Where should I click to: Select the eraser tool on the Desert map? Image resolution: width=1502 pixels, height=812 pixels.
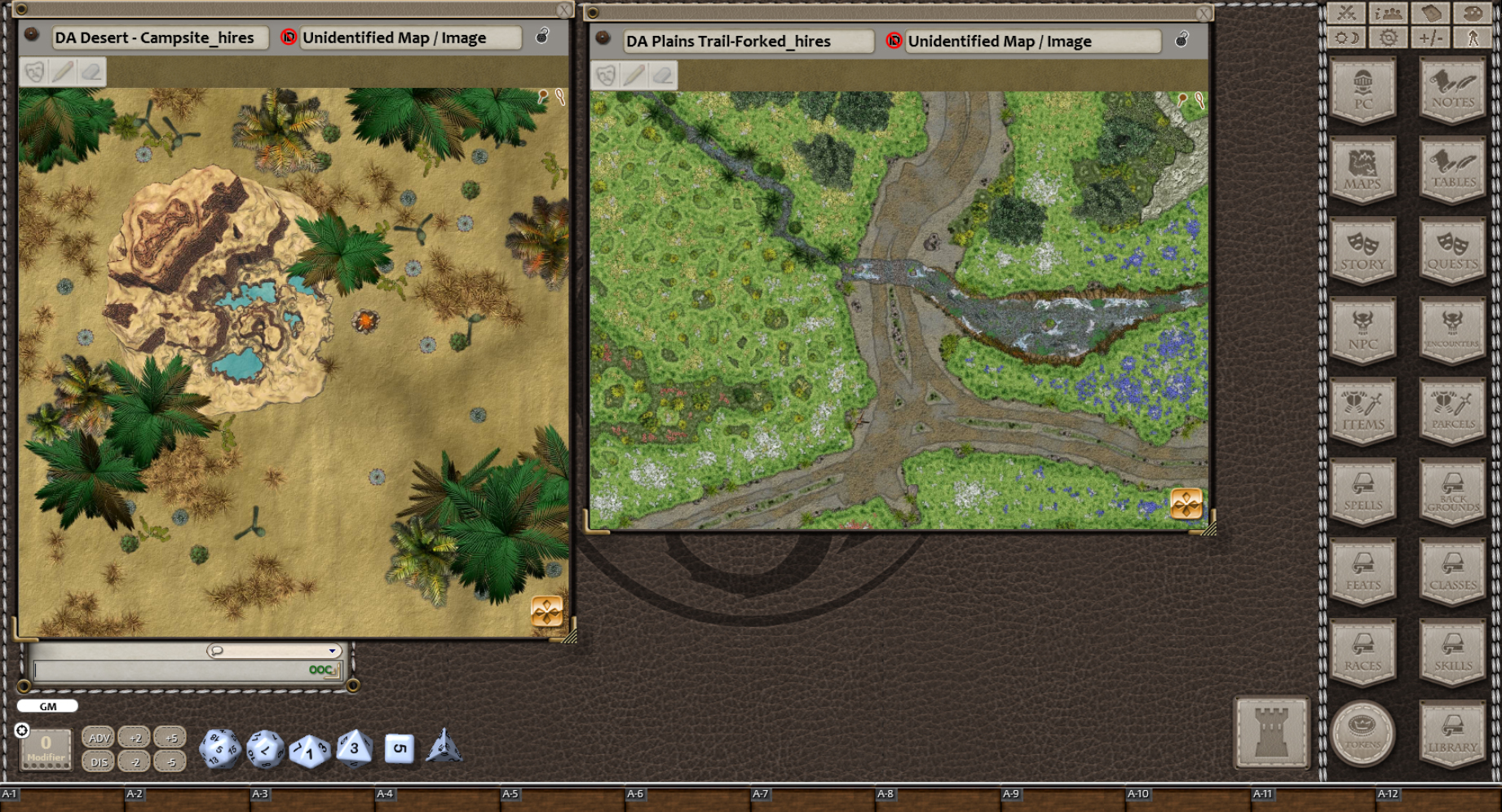click(x=92, y=73)
